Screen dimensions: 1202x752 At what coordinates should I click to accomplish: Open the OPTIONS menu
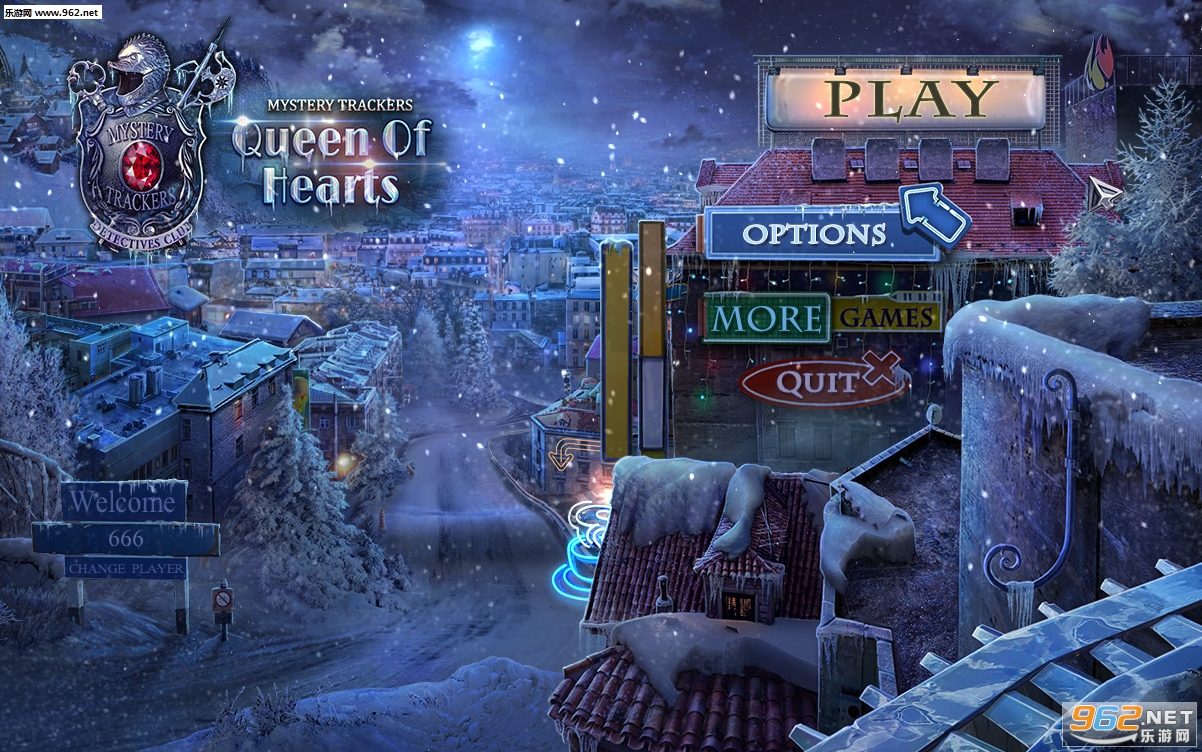click(x=815, y=234)
